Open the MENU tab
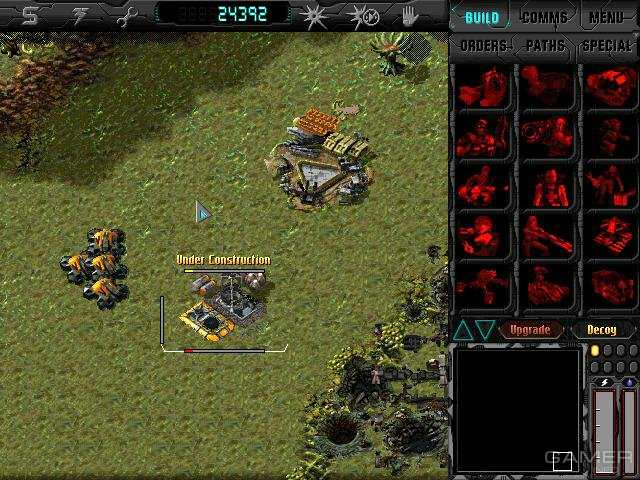Screen dimensions: 640x480 [608, 17]
